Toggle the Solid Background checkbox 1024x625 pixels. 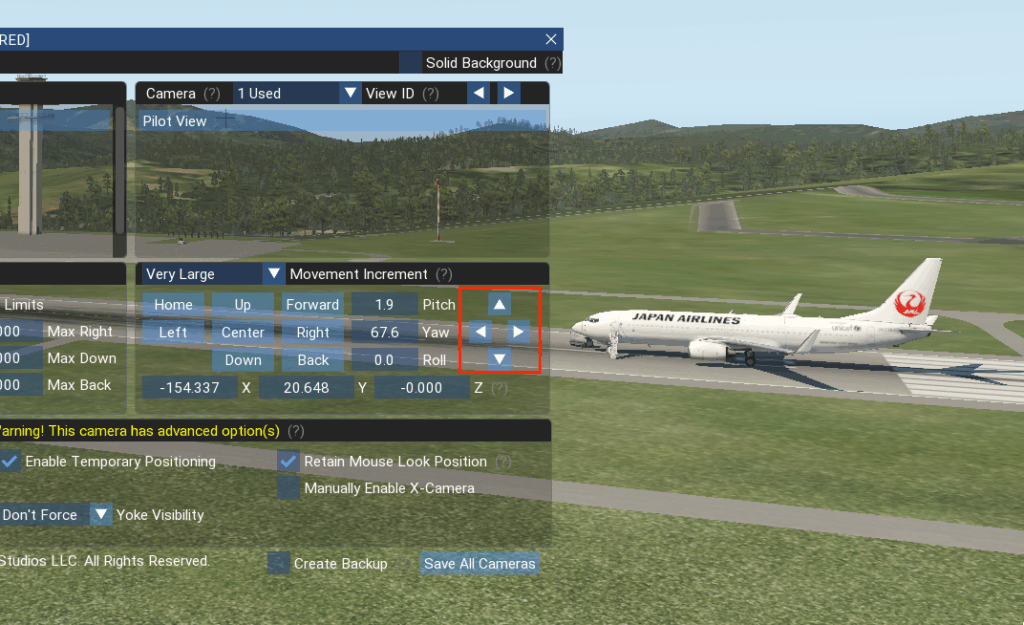point(410,63)
